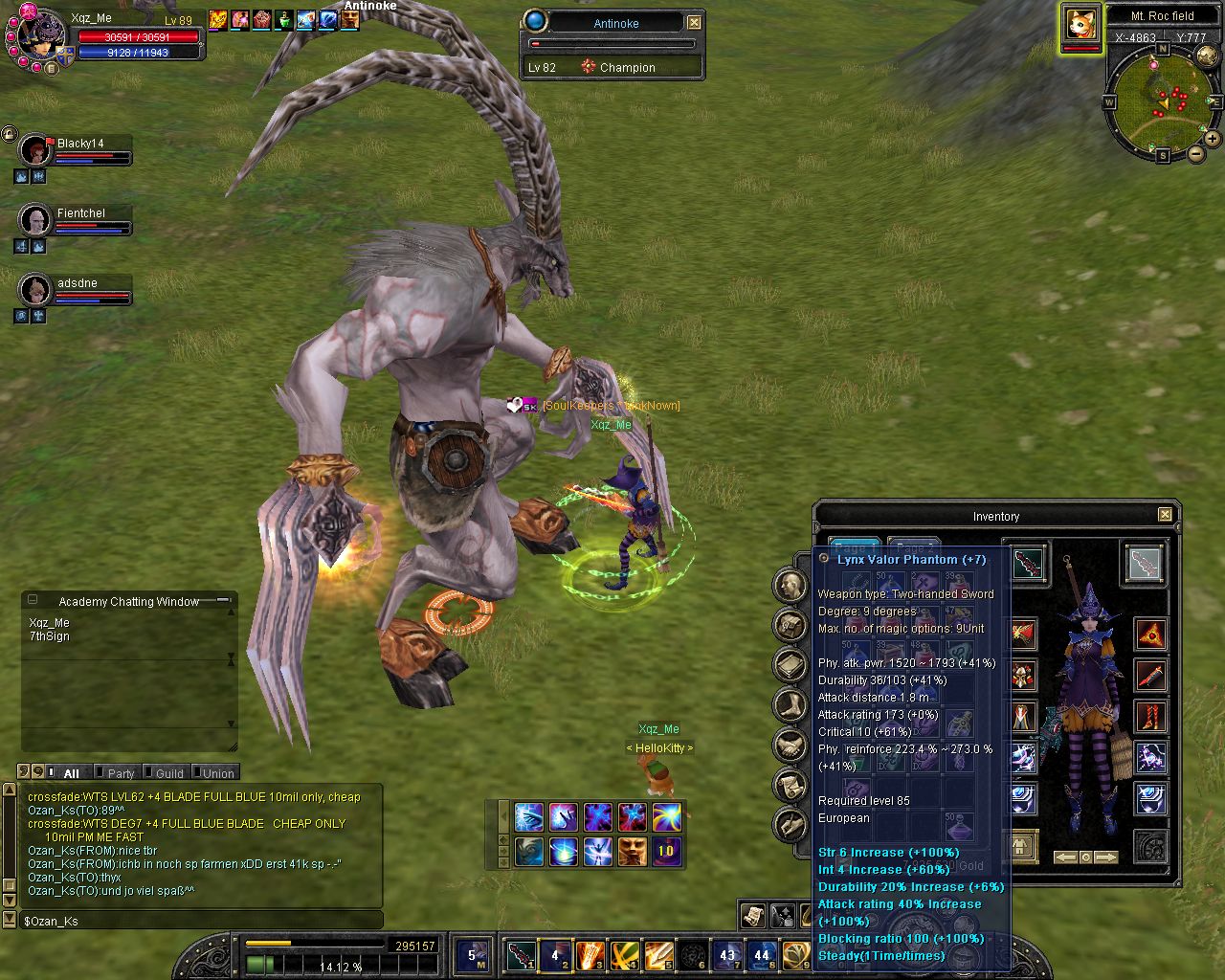The width and height of the screenshot is (1225, 980).
Task: Open the character head side-menu icon
Action: [x=790, y=586]
